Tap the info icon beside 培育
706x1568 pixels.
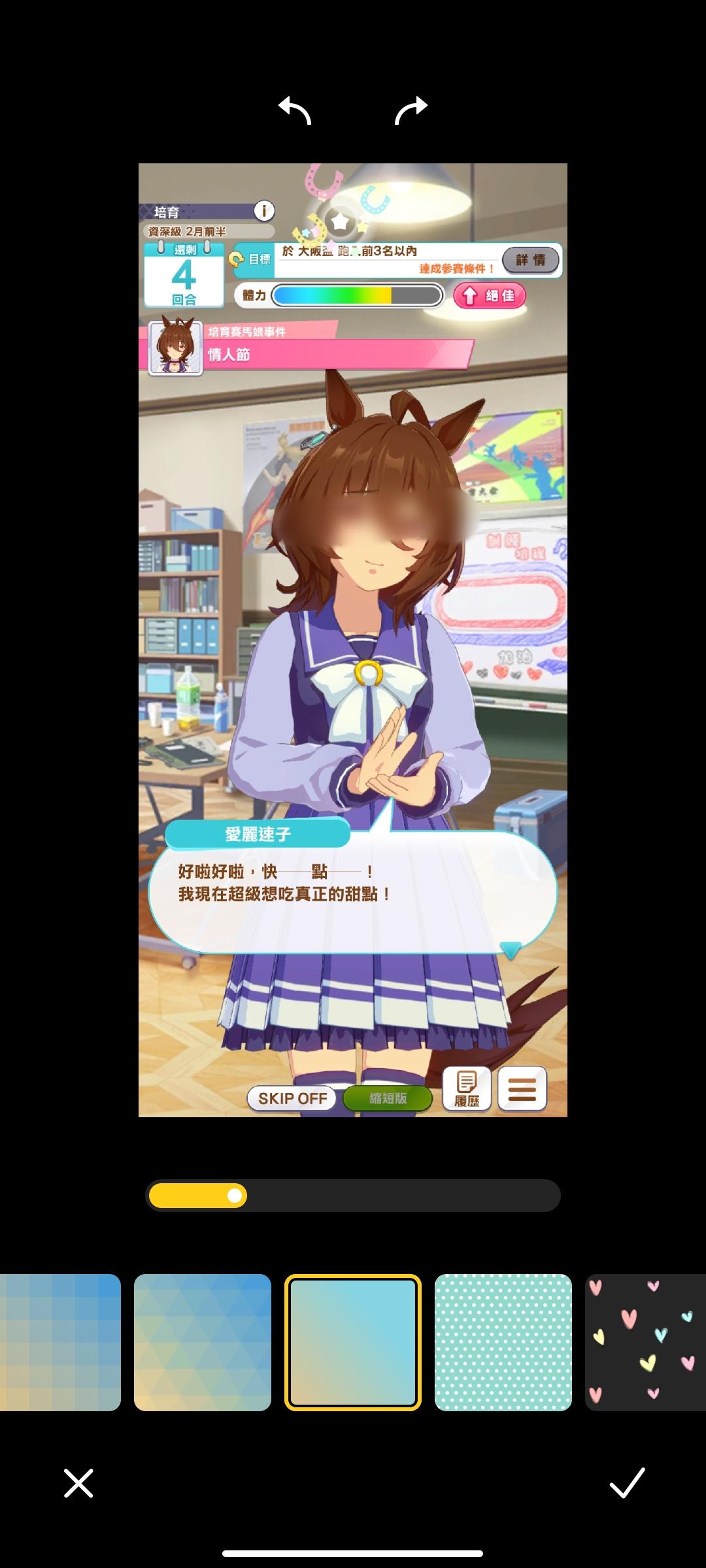pos(264,211)
